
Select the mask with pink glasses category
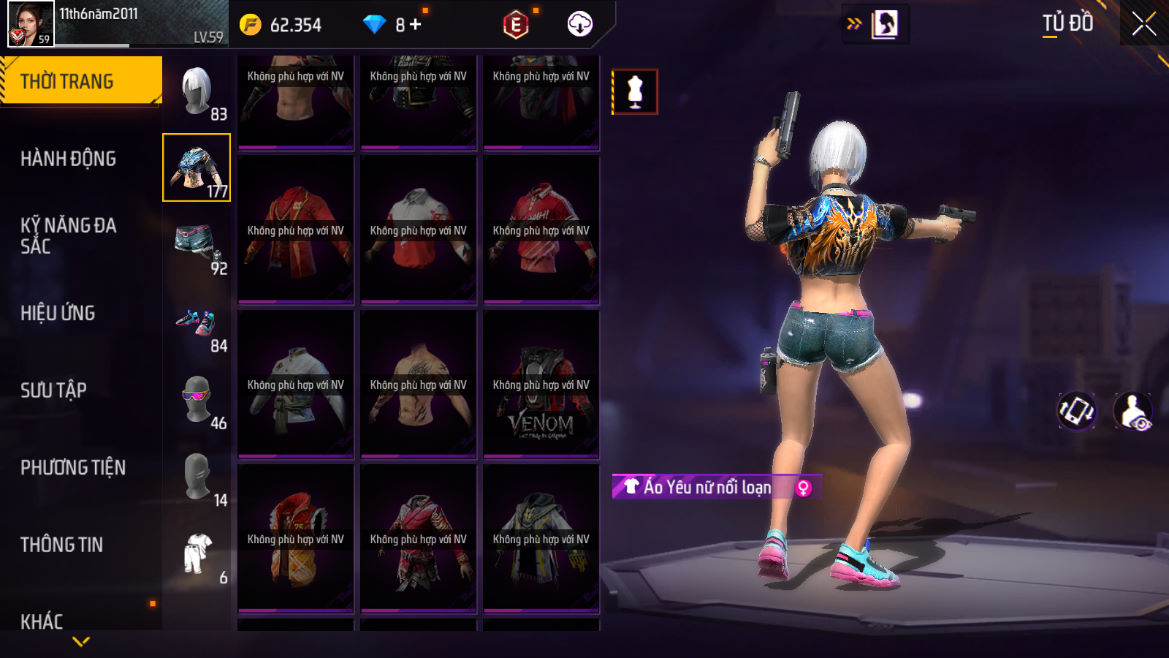tap(197, 399)
